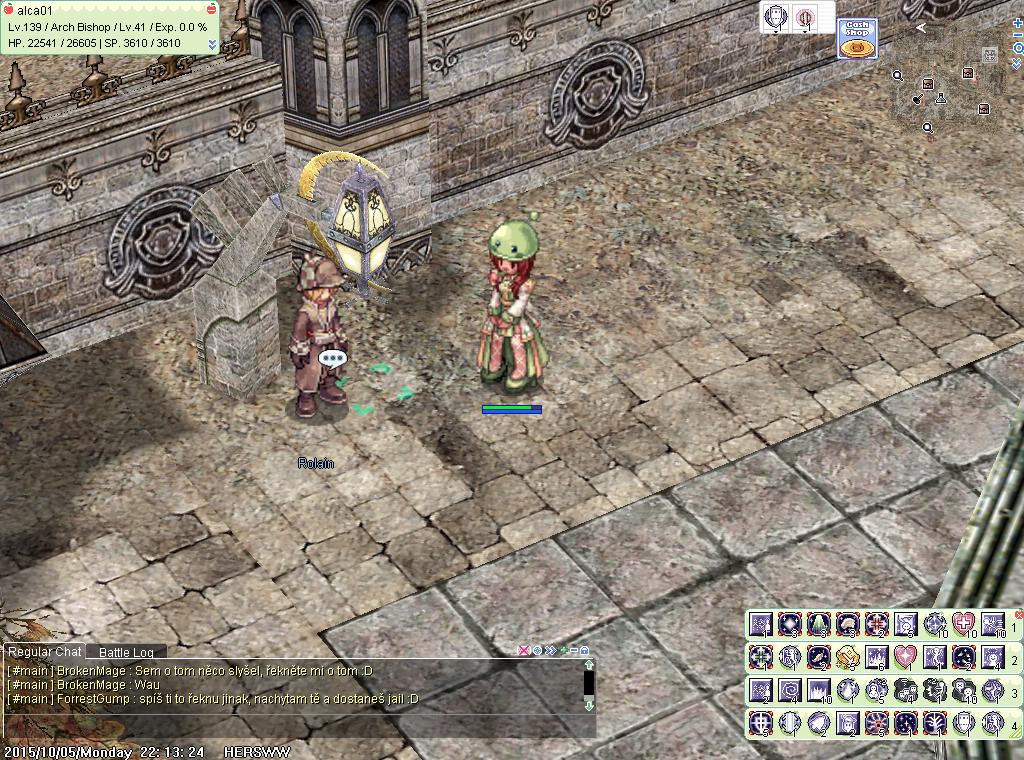This screenshot has width=1024, height=760.
Task: Click the lock icon on chat window
Action: [x=584, y=650]
